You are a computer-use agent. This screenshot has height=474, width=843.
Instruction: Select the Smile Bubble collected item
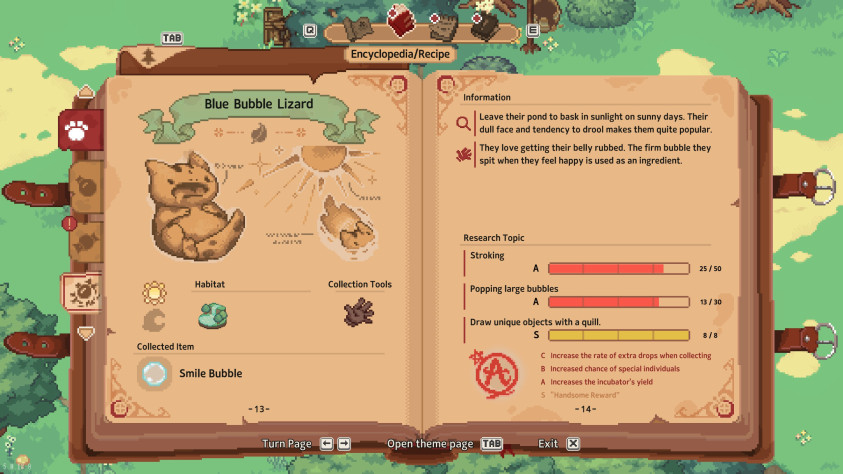155,374
